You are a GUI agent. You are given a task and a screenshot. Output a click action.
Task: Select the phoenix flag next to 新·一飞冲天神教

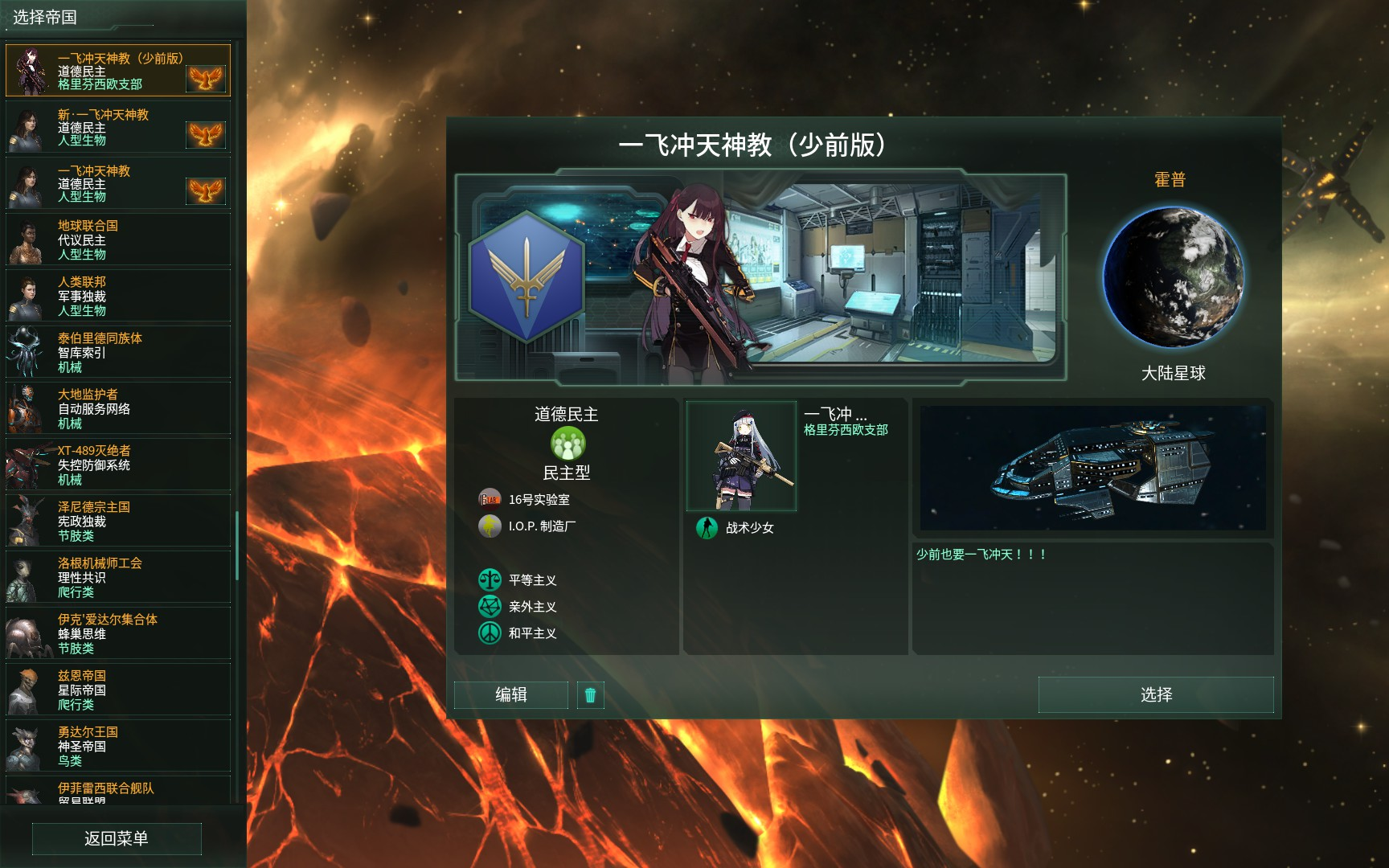click(207, 133)
